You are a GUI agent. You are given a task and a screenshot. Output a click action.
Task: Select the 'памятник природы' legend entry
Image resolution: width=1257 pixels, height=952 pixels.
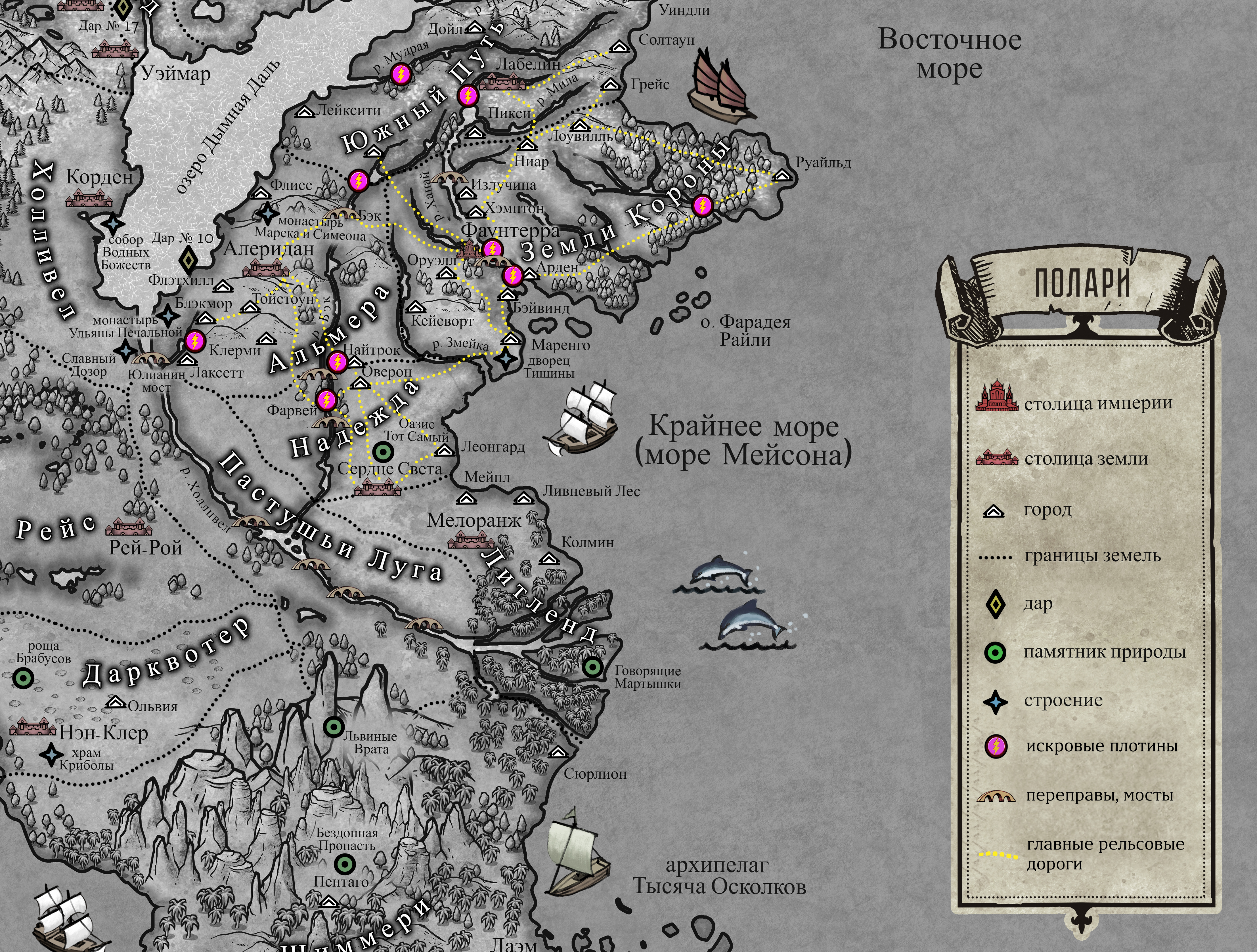(996, 653)
